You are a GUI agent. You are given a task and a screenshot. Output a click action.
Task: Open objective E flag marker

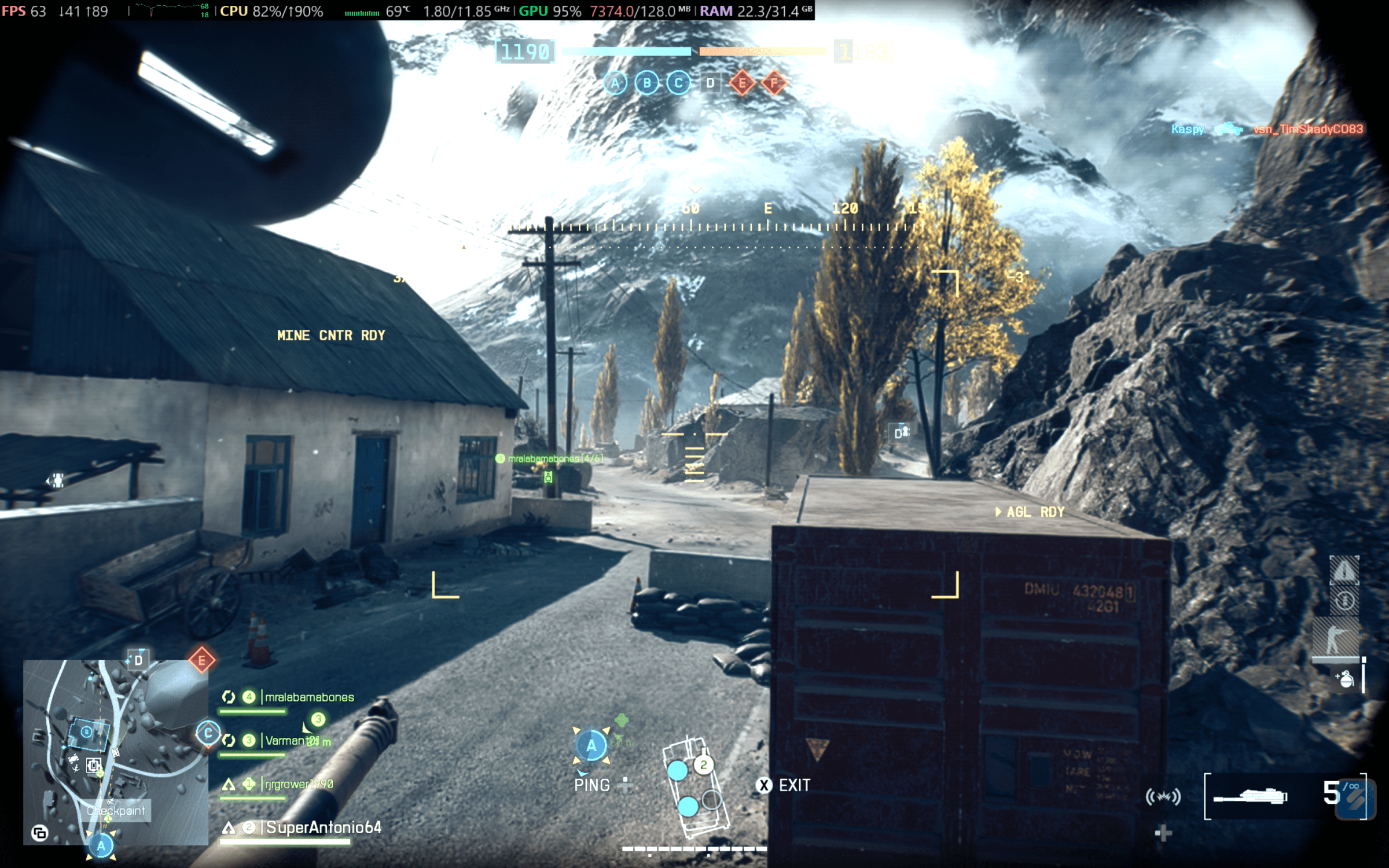pyautogui.click(x=201, y=660)
